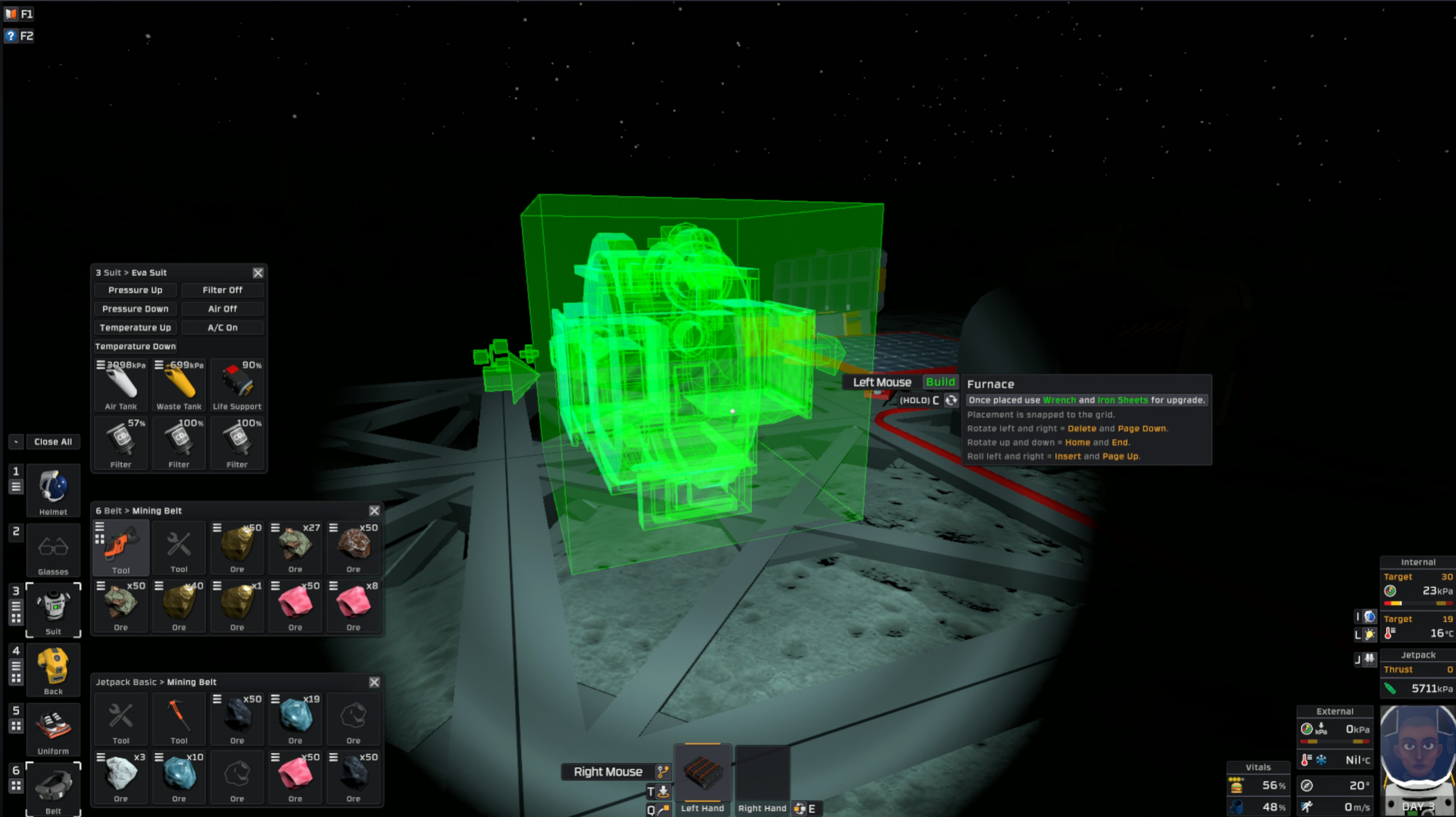Image resolution: width=1456 pixels, height=817 pixels.
Task: Collapse panels using the tilde button beside Close All
Action: click(15, 441)
